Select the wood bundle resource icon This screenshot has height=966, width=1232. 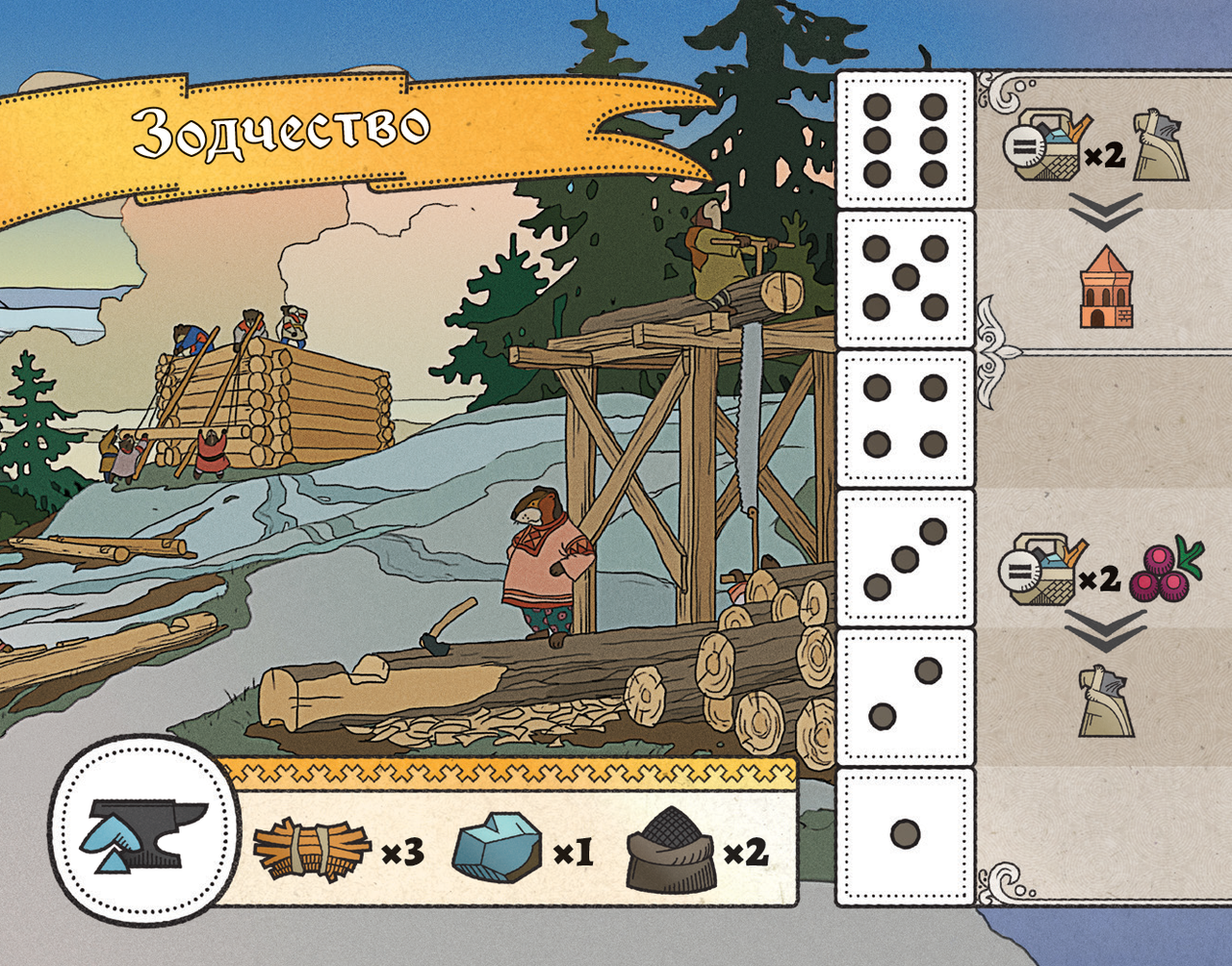point(311,851)
